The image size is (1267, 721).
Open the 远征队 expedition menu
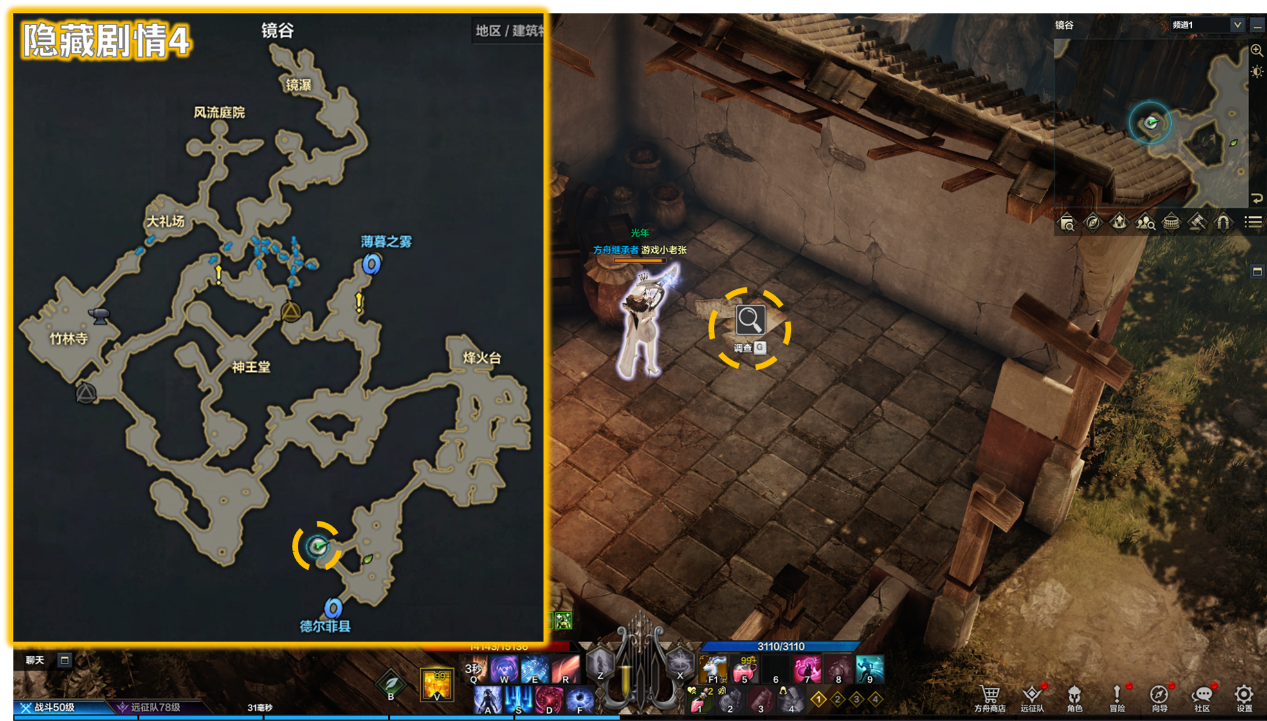click(x=1032, y=695)
